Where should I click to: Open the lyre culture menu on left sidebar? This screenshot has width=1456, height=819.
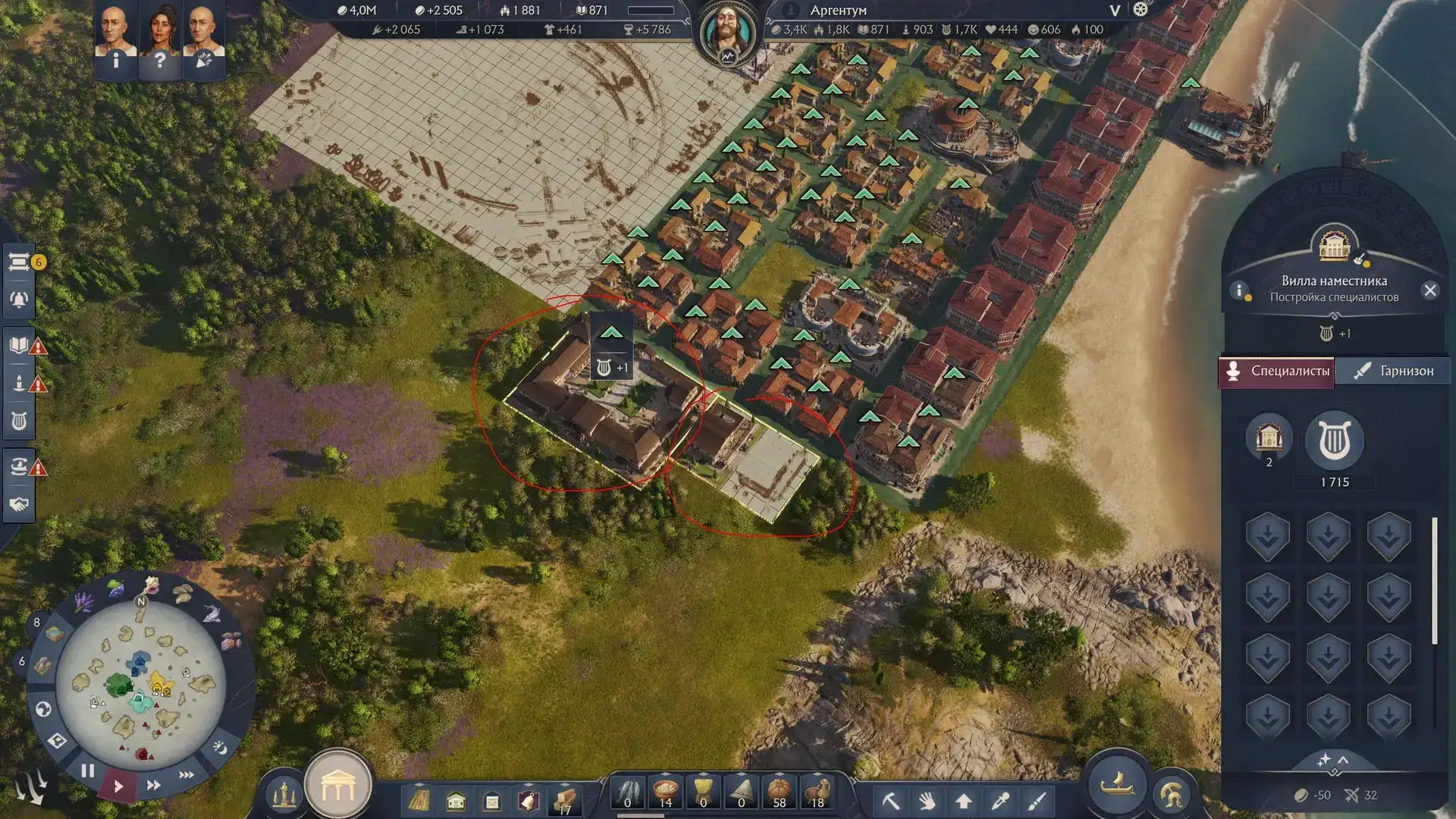coord(19,421)
